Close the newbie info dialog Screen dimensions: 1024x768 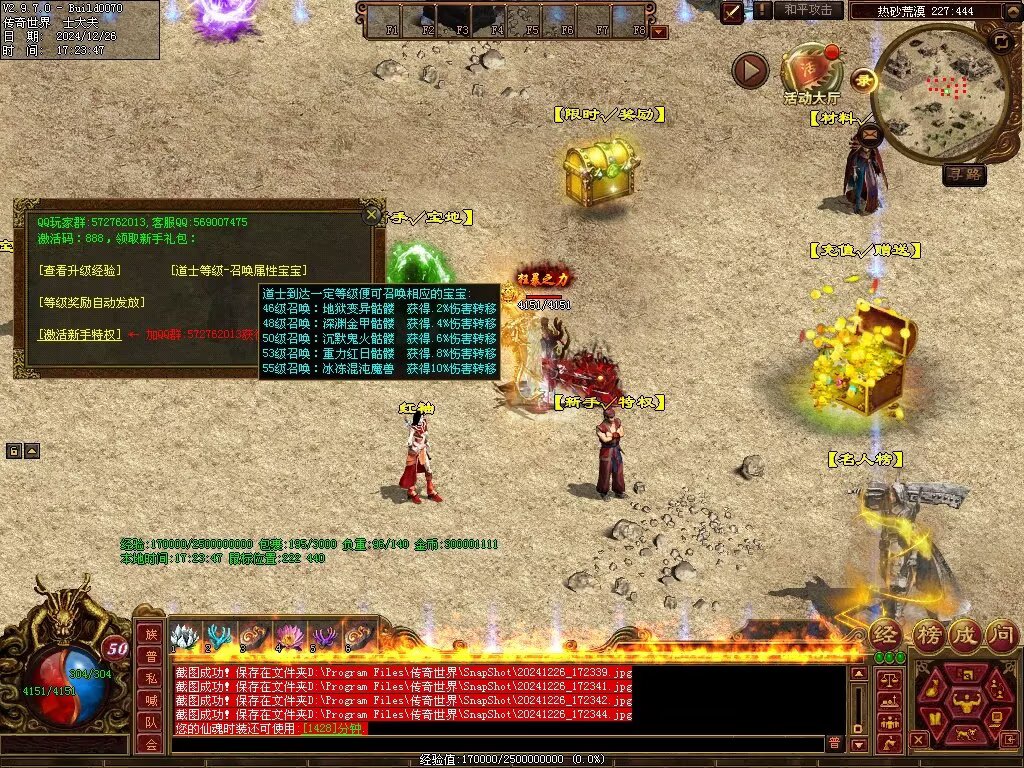tap(372, 214)
